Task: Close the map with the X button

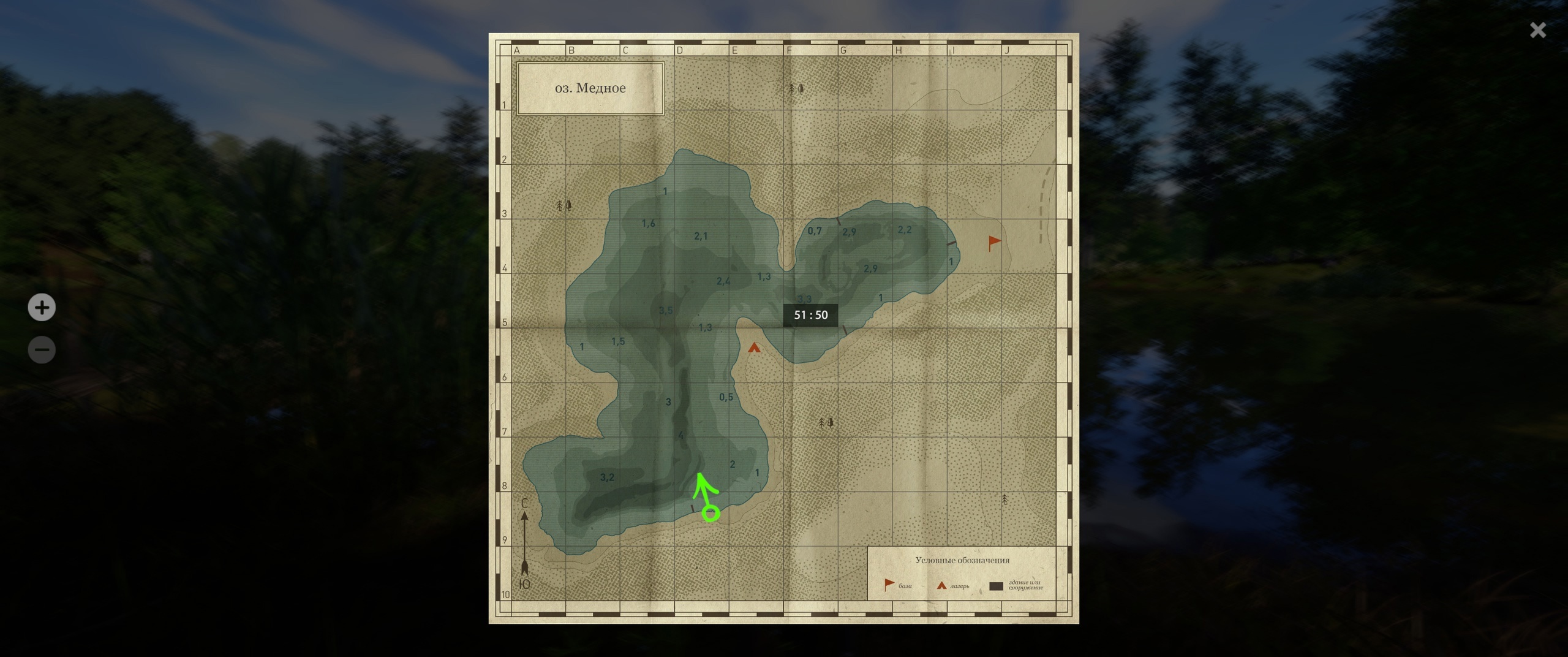Action: [1537, 30]
